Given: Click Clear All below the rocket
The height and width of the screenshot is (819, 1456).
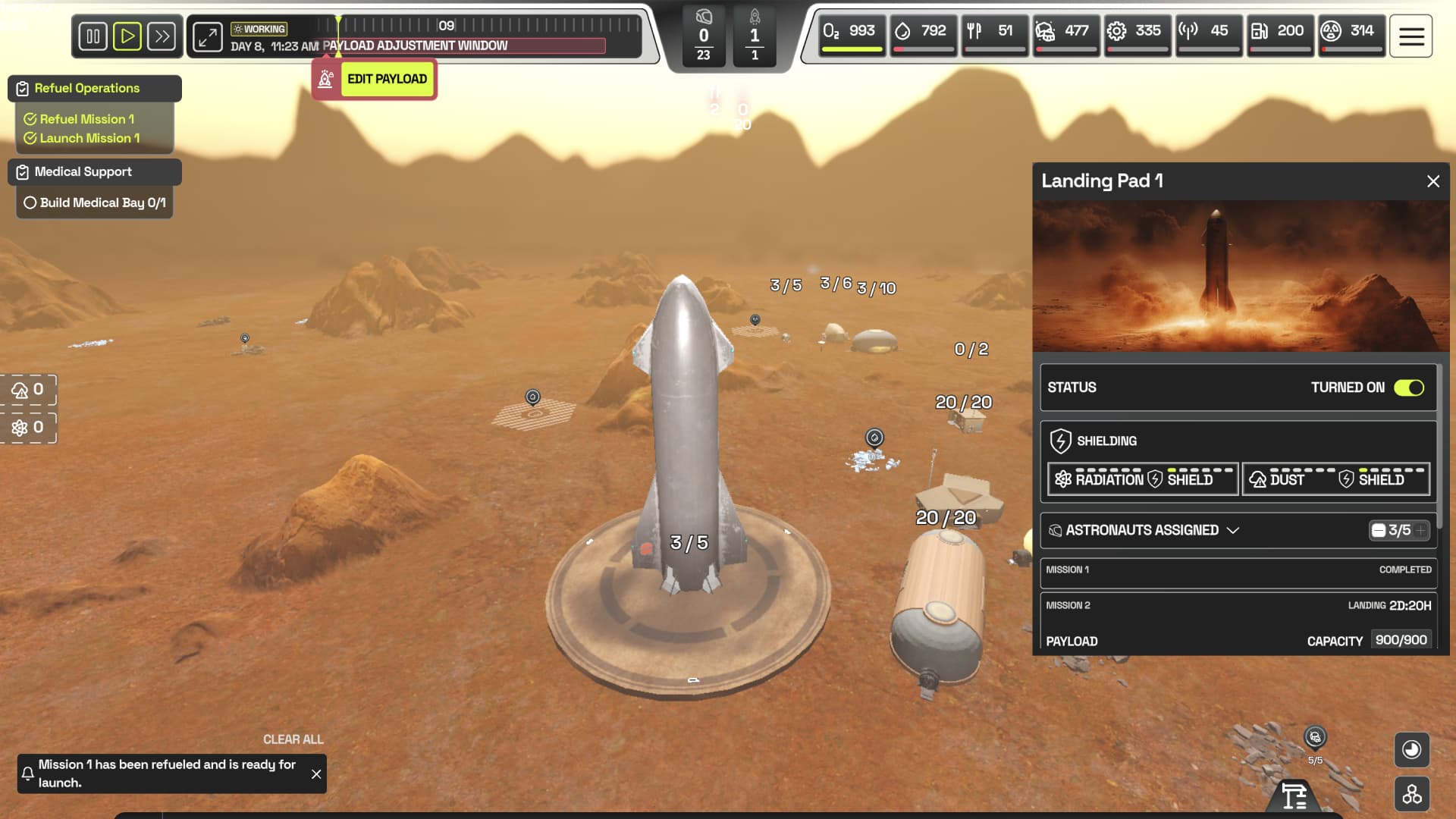Looking at the screenshot, I should pyautogui.click(x=292, y=739).
